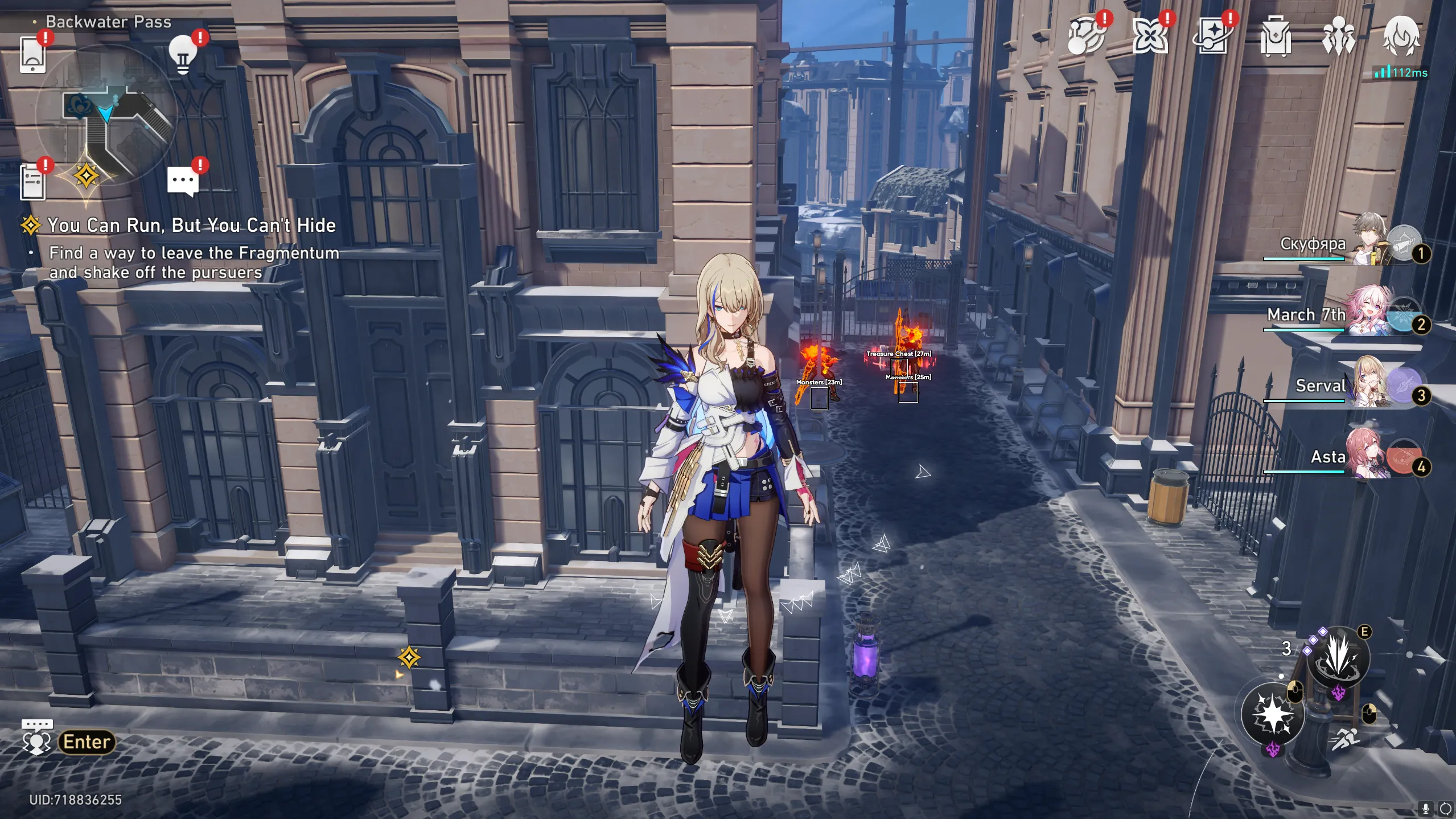Open the backpack inventory

click(x=1275, y=37)
